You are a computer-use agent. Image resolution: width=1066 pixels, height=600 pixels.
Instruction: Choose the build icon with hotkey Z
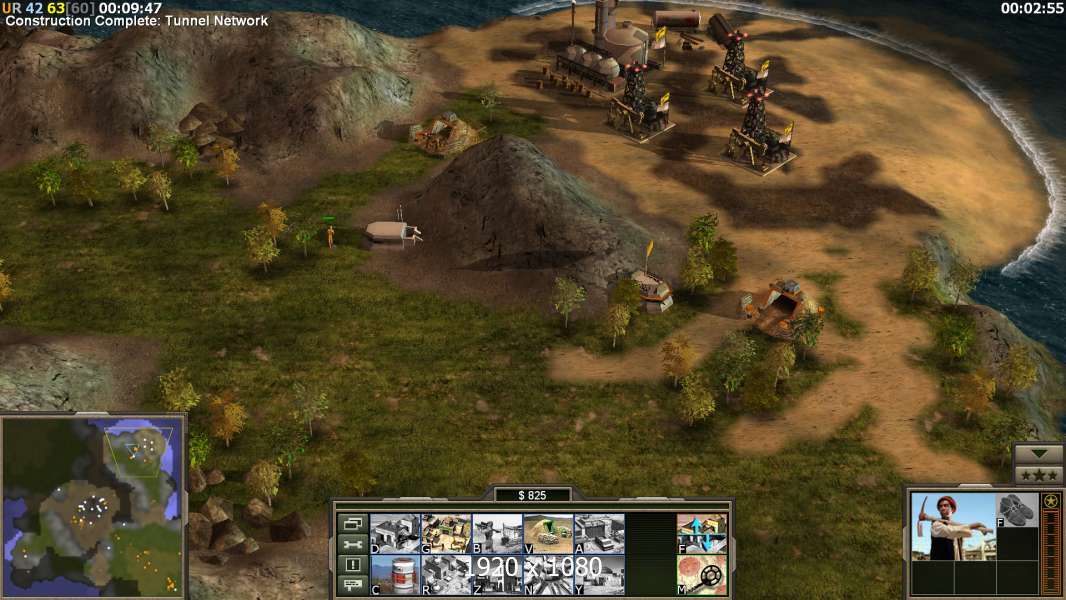coord(497,574)
